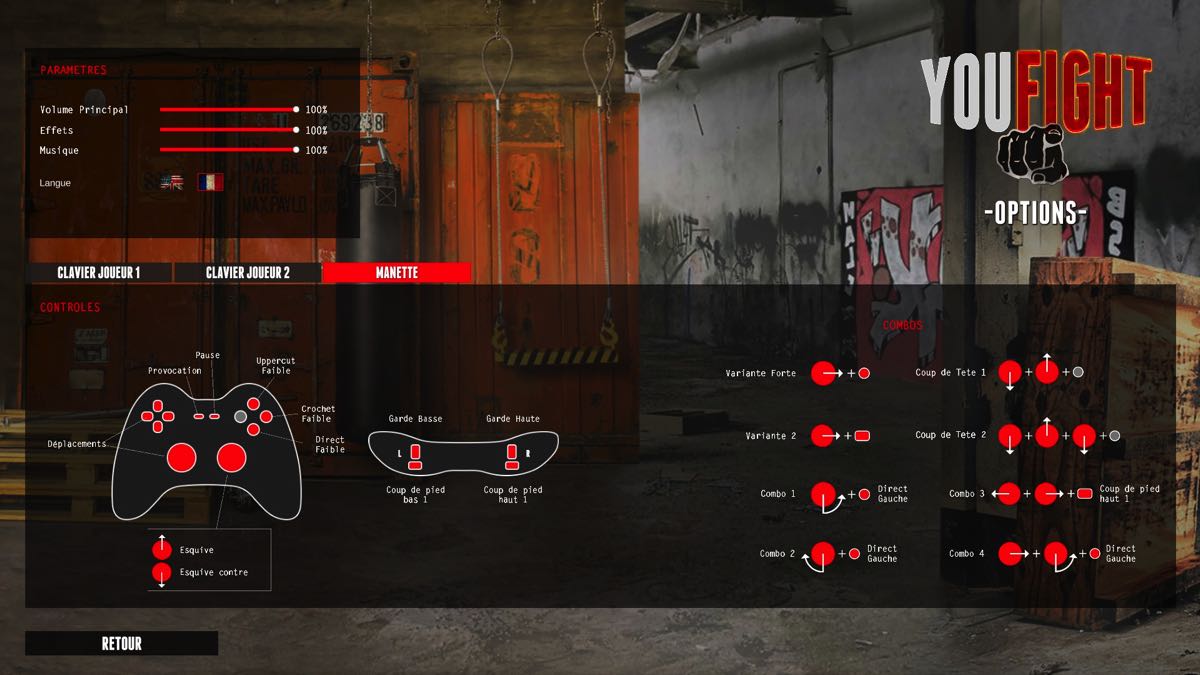Choose the French flag language
Viewport: 1200px width, 675px height.
(x=210, y=183)
